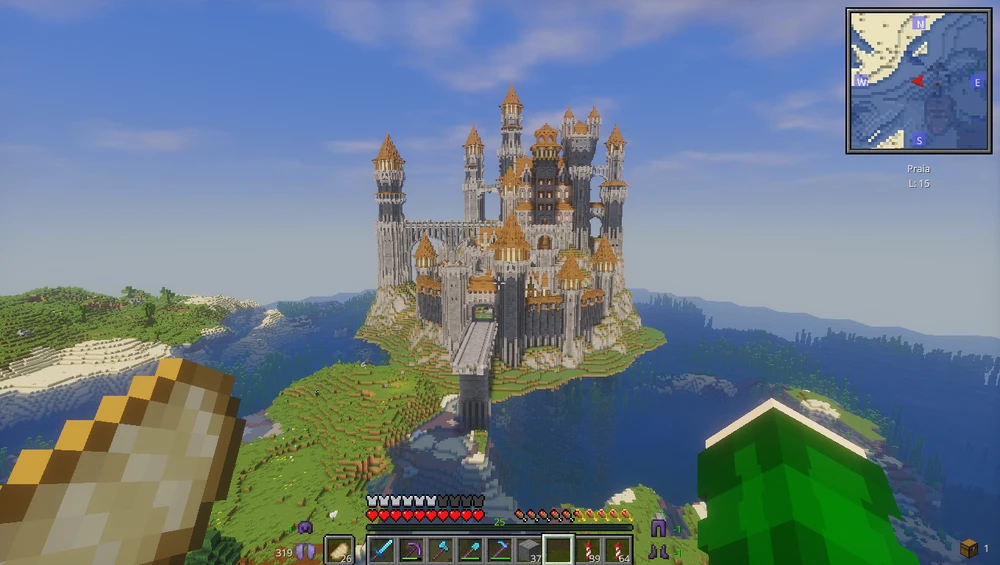This screenshot has height=565, width=1000.
Task: Choose the diamond axe in the hotbar
Action: click(x=441, y=549)
